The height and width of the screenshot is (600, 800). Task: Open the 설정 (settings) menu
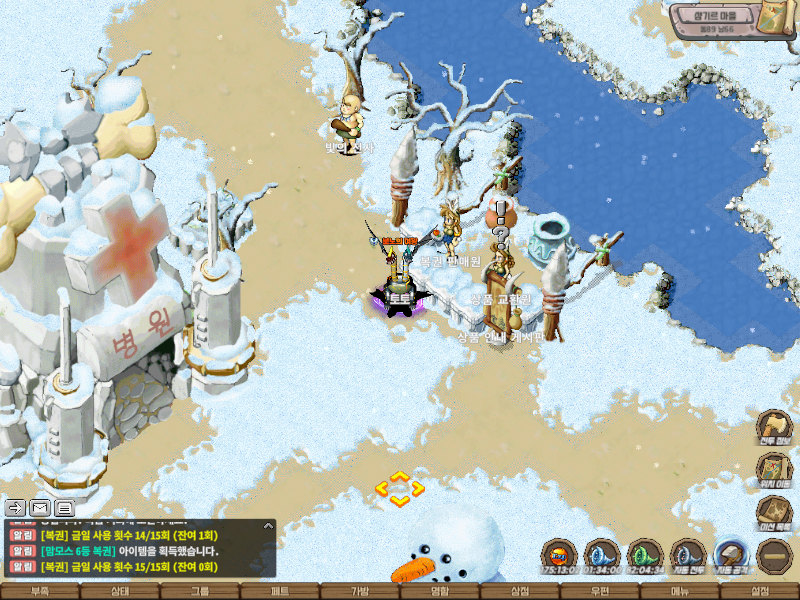coord(760,591)
